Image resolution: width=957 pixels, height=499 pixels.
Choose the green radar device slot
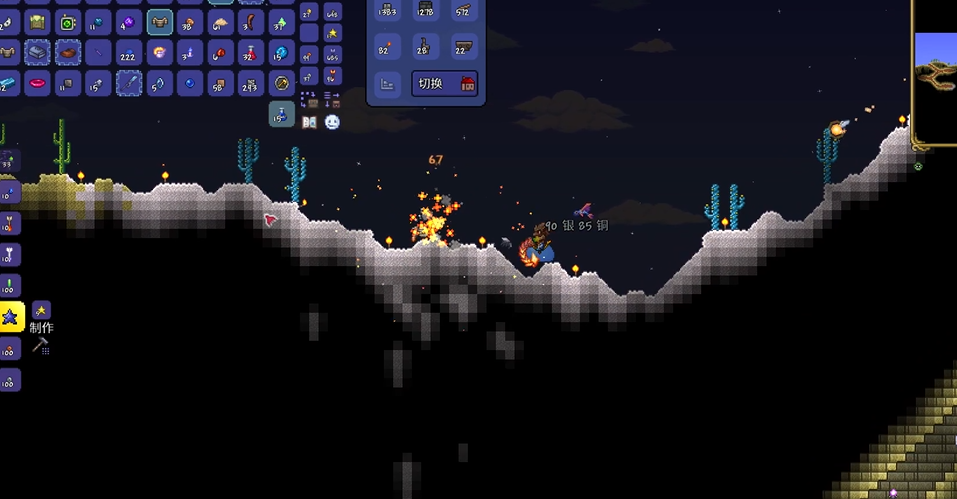coord(68,22)
